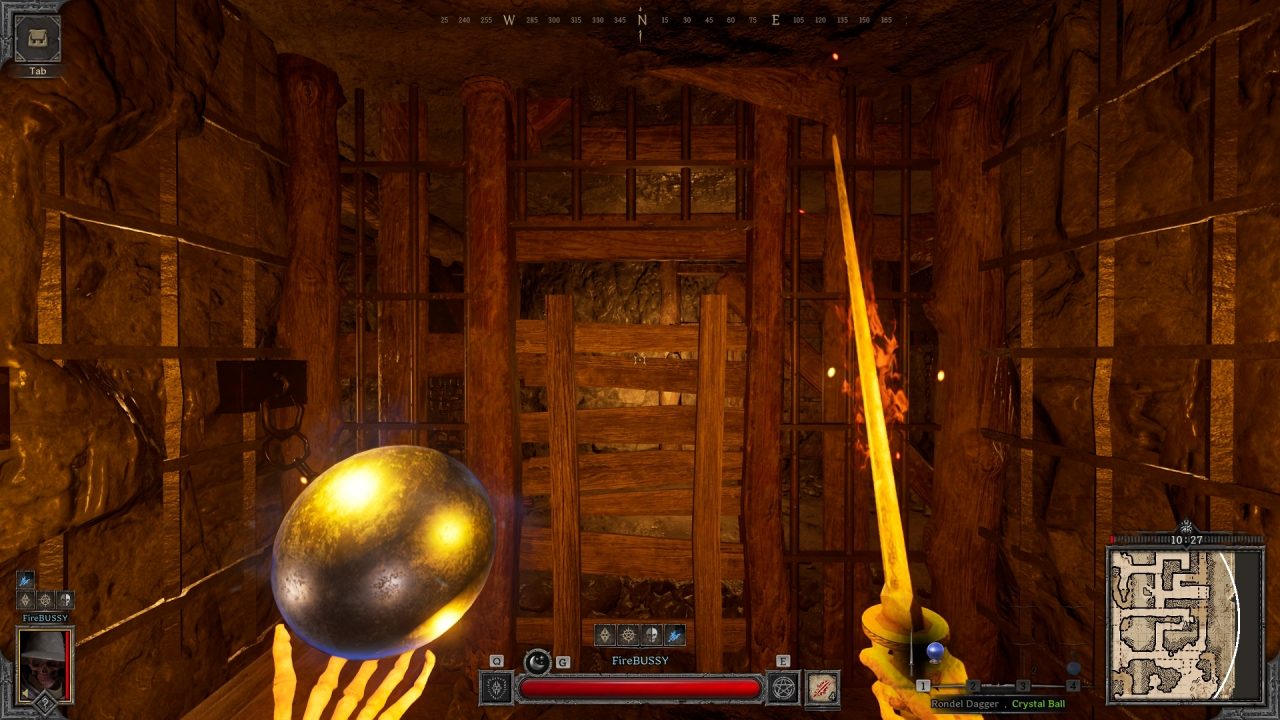Select hotbar slot 1 holding the Rondel Dagger
The width and height of the screenshot is (1280, 720).
[923, 685]
